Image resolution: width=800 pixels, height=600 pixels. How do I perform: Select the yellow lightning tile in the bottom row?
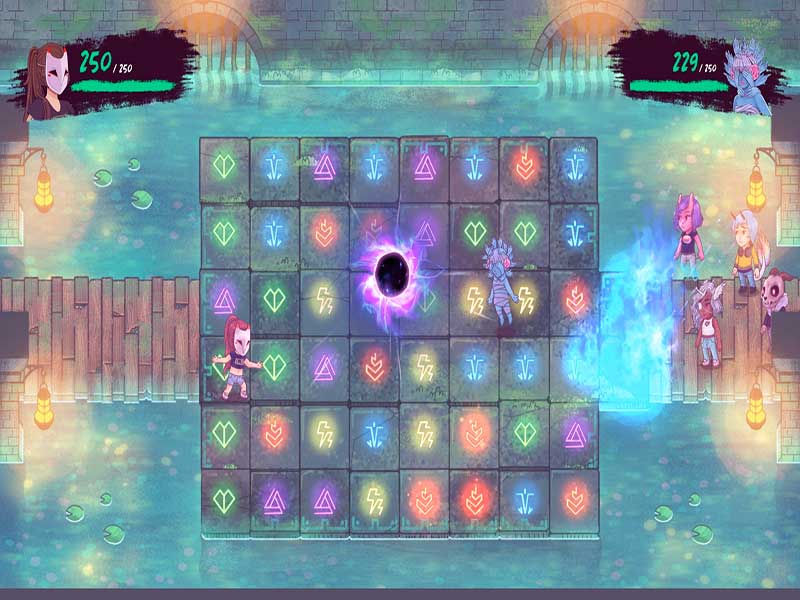pos(374,498)
